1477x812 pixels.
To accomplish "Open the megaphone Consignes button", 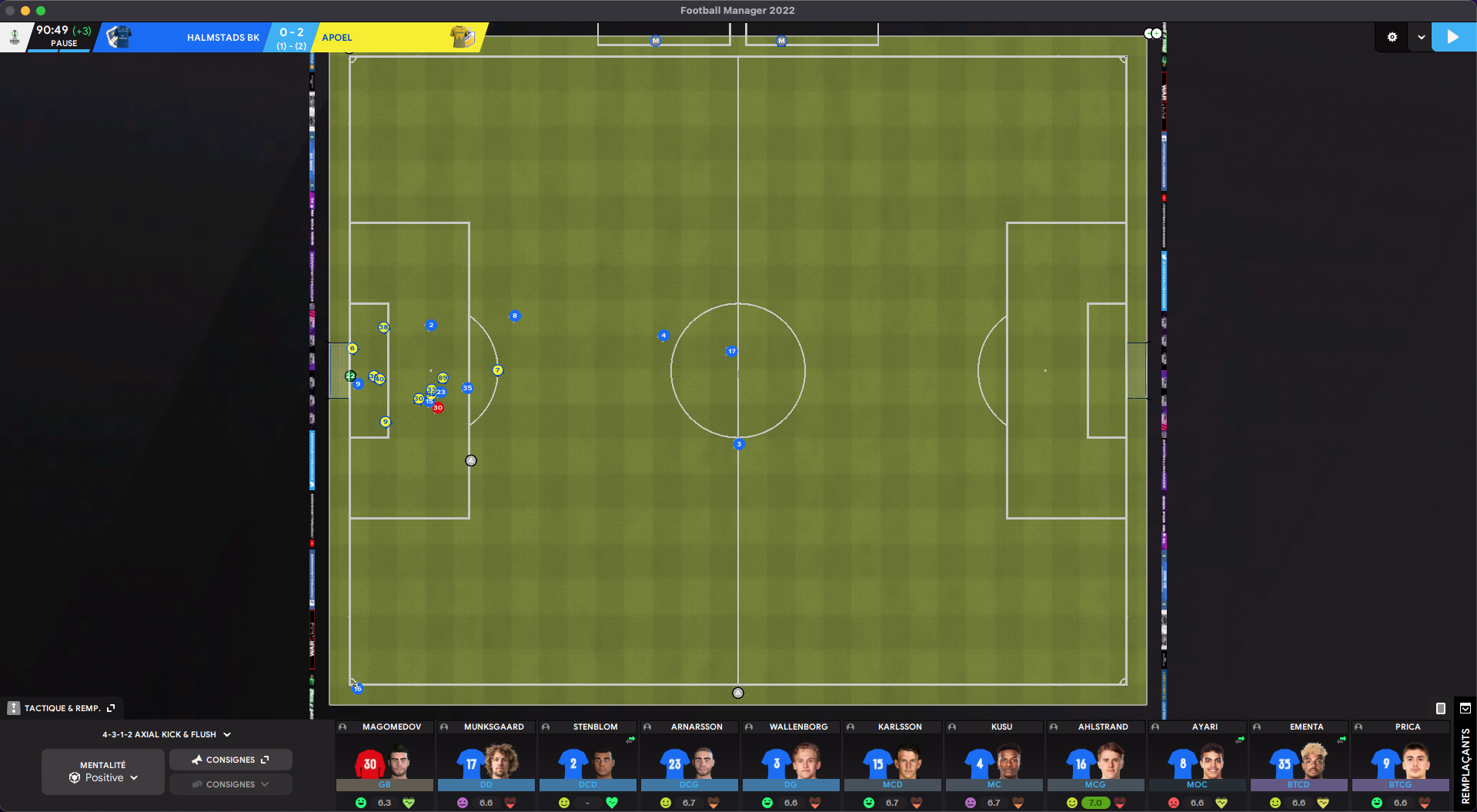I will 230,760.
